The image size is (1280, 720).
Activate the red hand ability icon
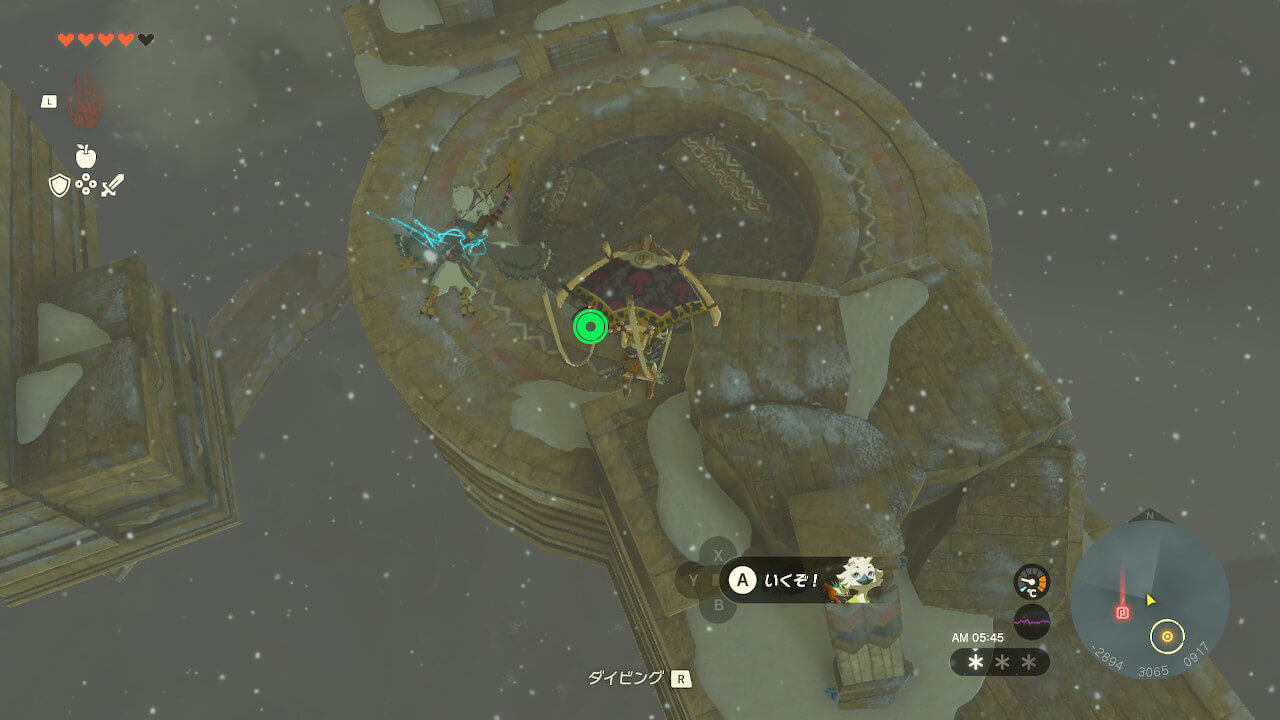click(x=85, y=103)
